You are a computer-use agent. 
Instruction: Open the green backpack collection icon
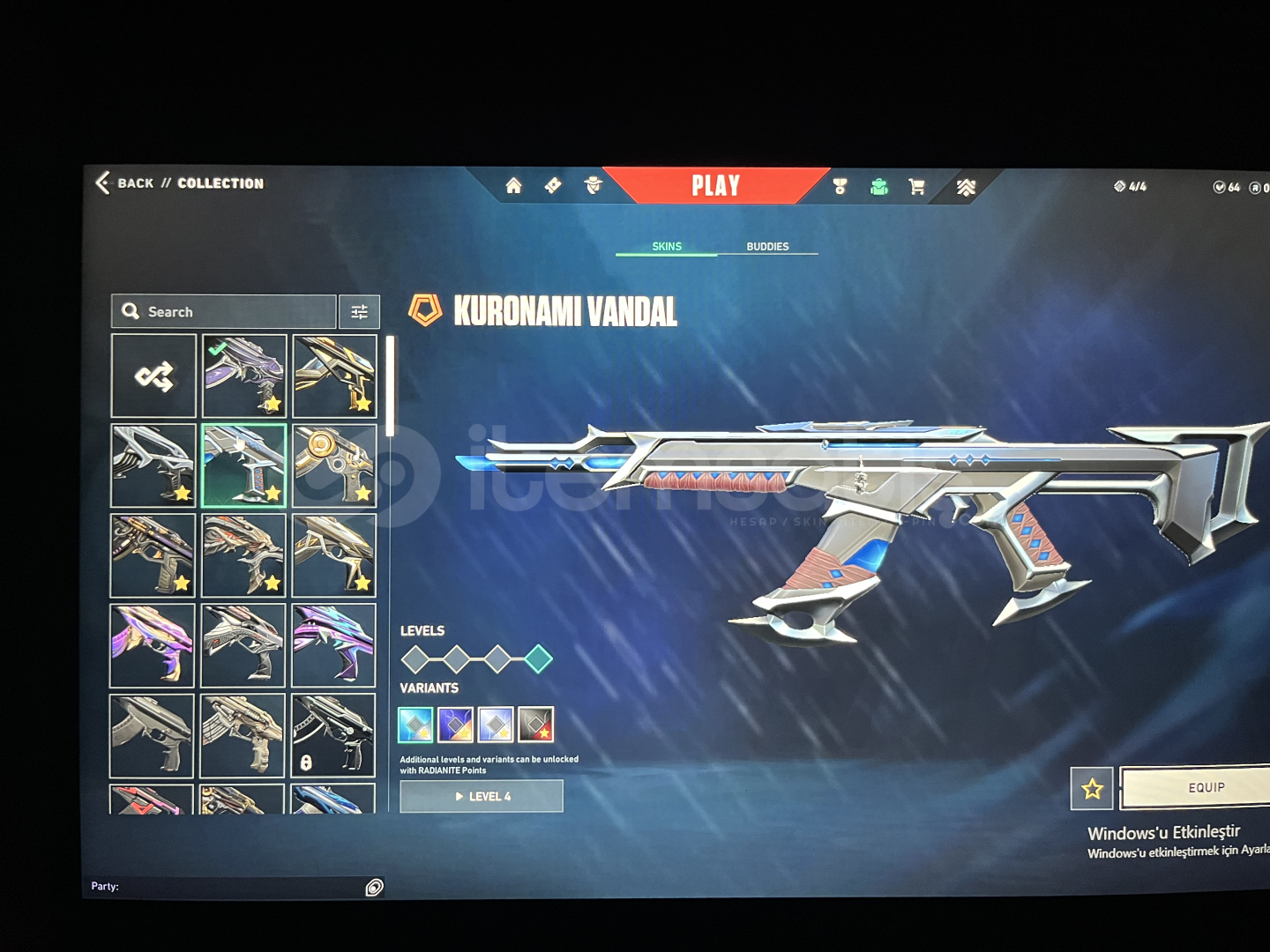[x=878, y=187]
